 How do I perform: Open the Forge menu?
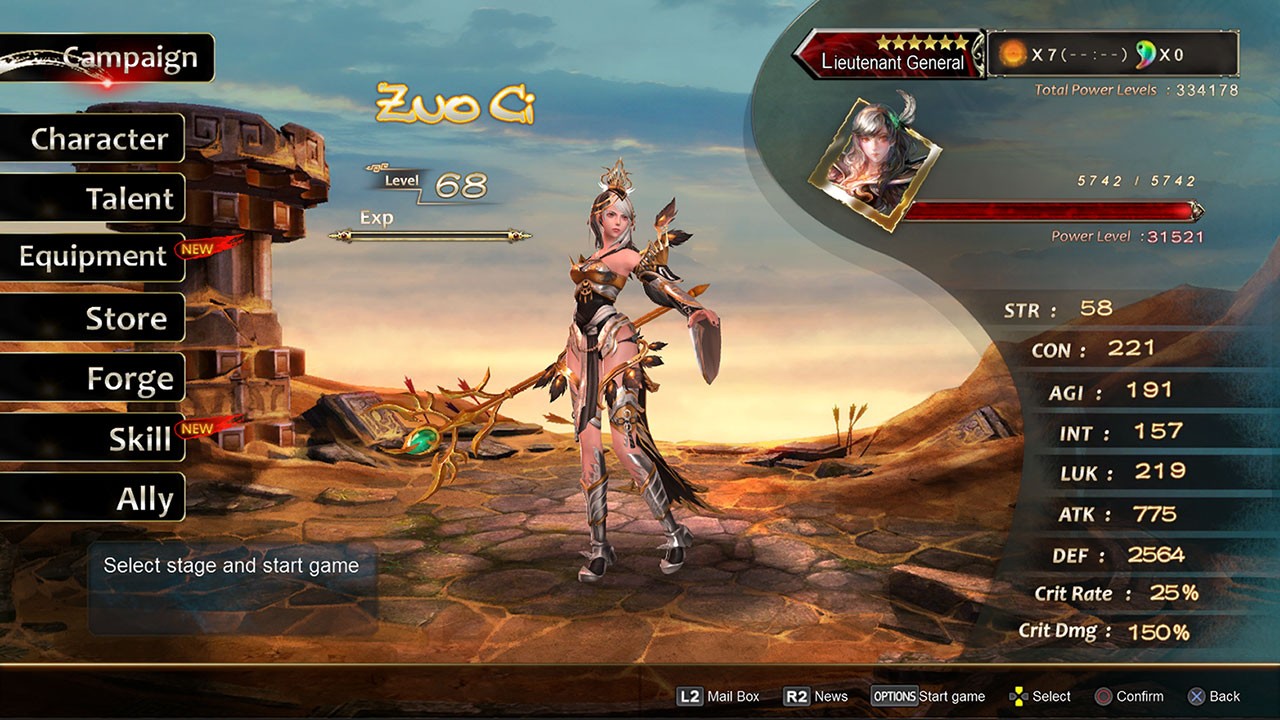click(x=129, y=379)
